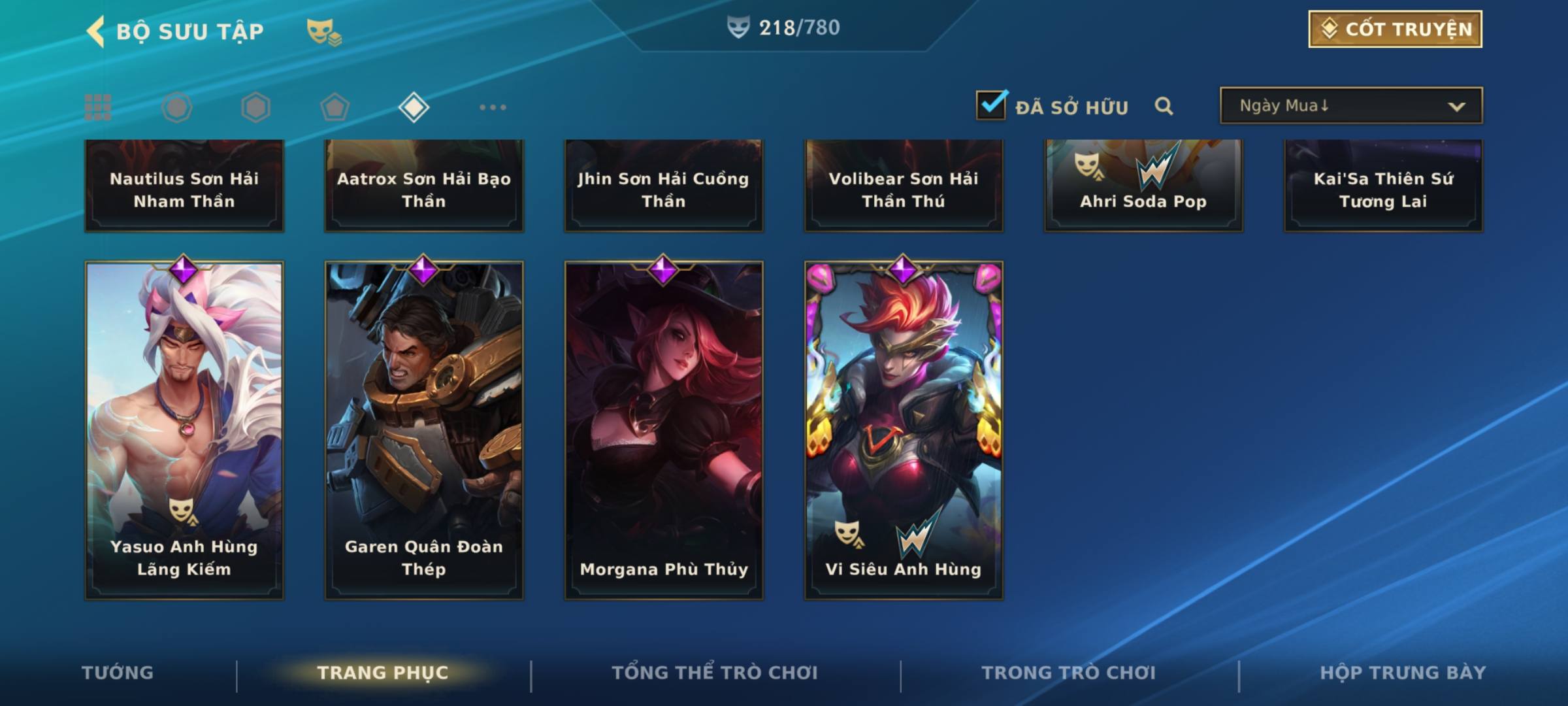Pick the Ahri Soda Pop skin
This screenshot has height=706, width=1568.
[1143, 186]
